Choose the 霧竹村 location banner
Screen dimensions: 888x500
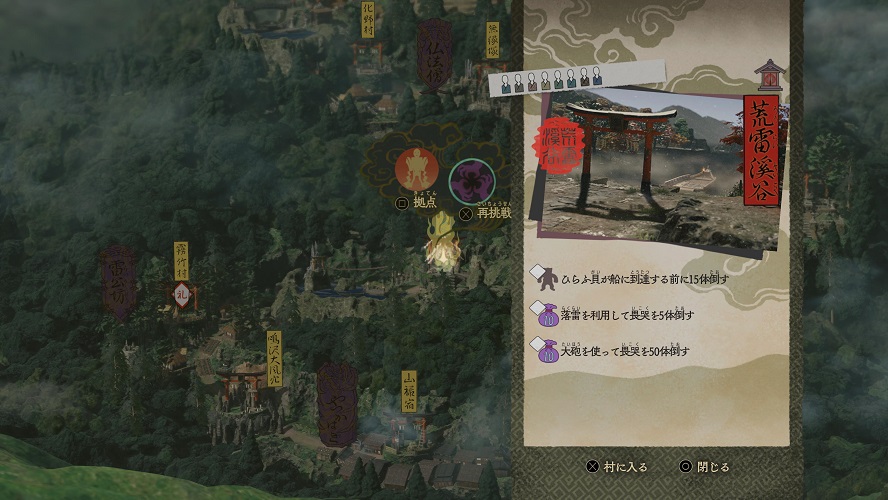[181, 260]
